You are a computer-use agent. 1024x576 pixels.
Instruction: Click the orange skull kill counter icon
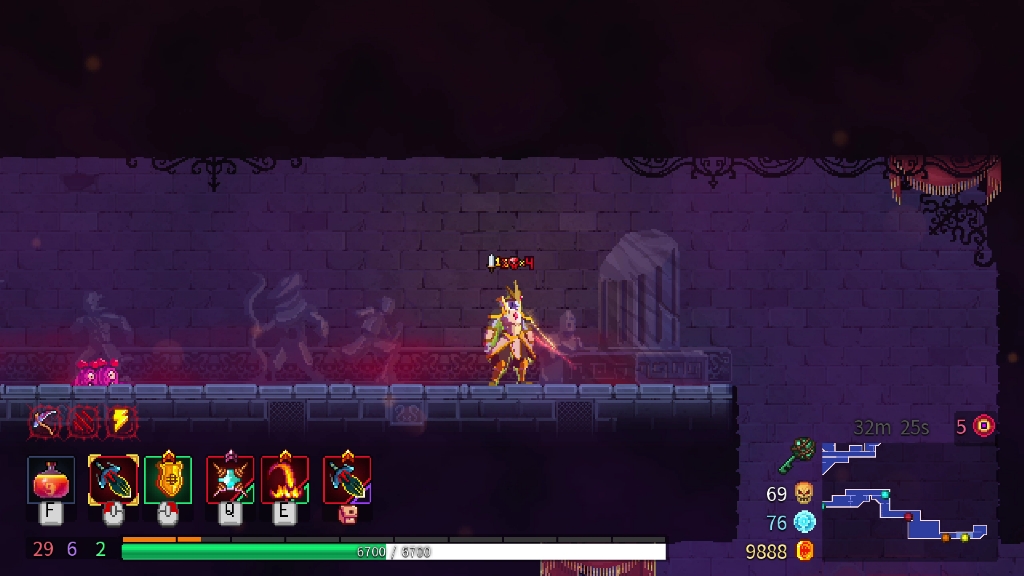pyautogui.click(x=804, y=493)
